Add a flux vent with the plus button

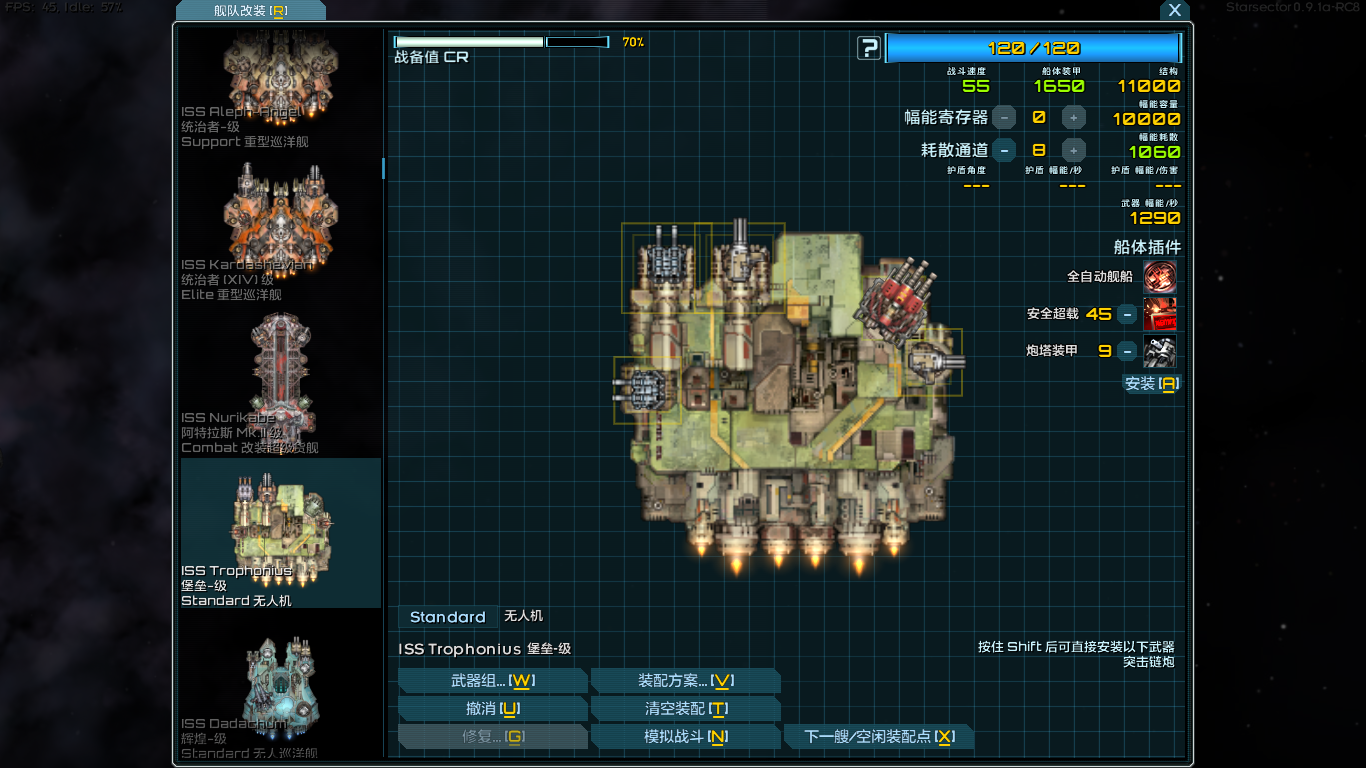pyautogui.click(x=1073, y=150)
